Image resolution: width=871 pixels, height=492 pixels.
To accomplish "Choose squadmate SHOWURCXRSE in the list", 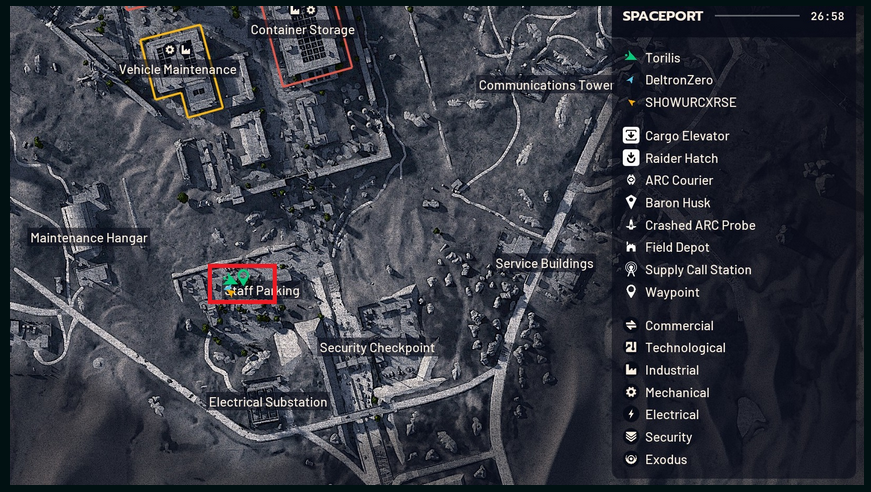I will point(690,102).
